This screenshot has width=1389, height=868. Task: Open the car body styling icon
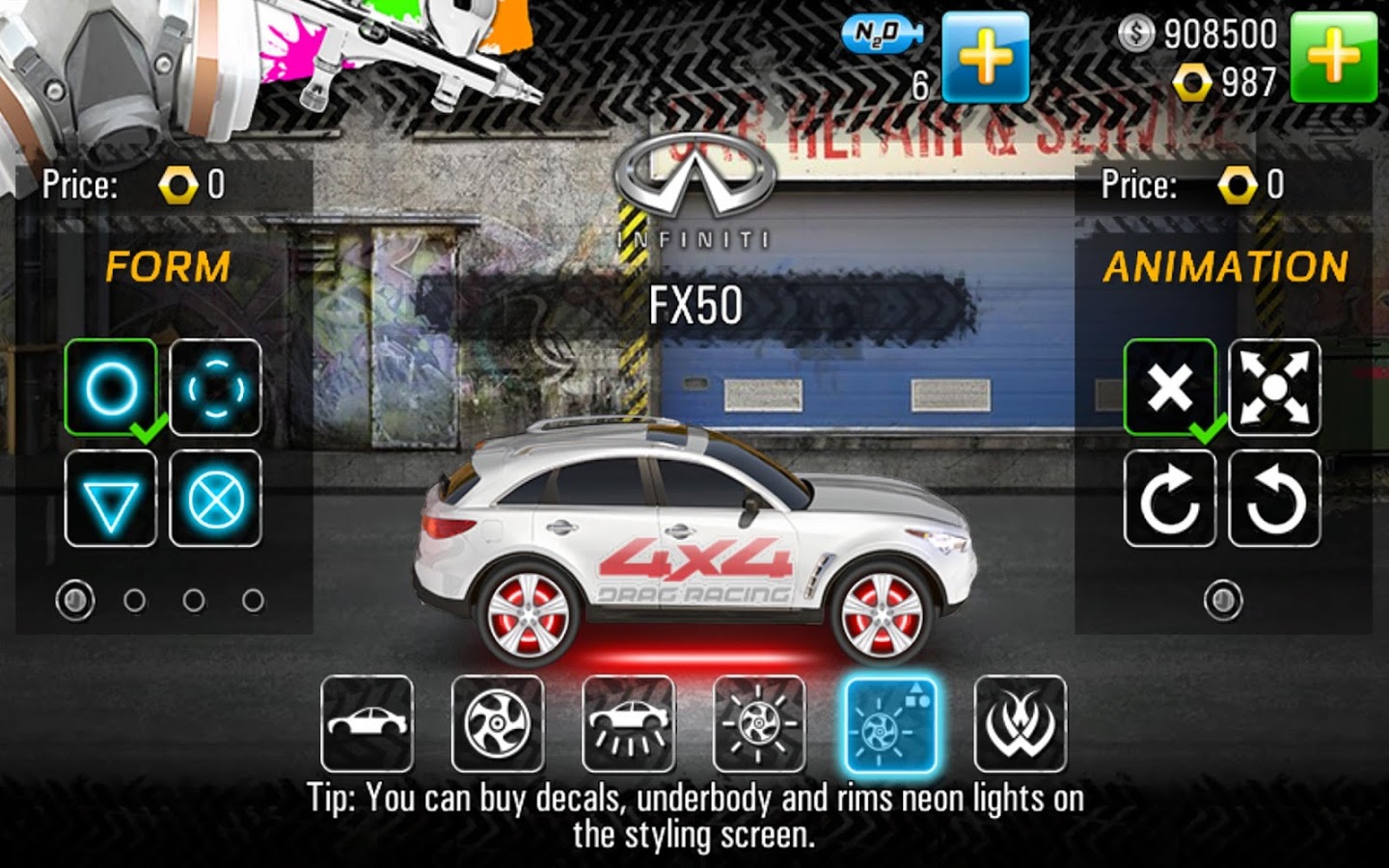click(x=368, y=725)
